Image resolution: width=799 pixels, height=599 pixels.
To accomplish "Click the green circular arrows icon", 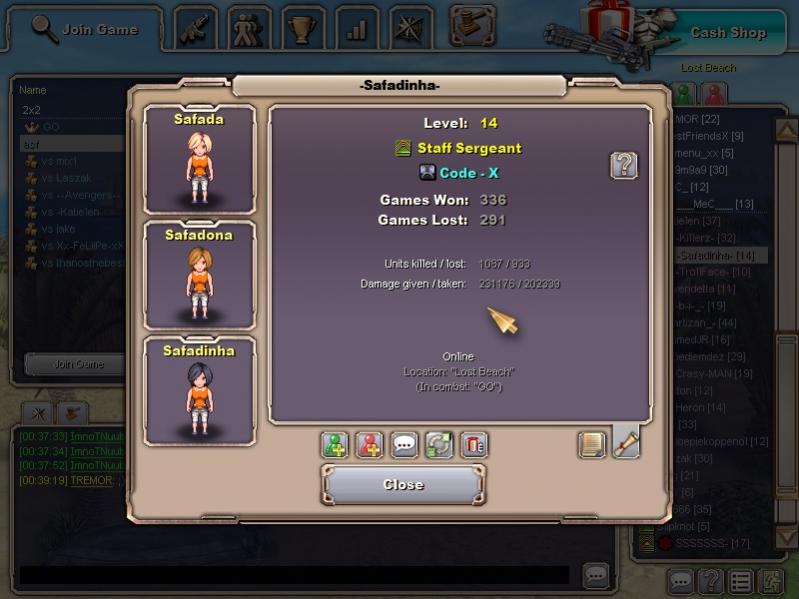I will pos(439,444).
